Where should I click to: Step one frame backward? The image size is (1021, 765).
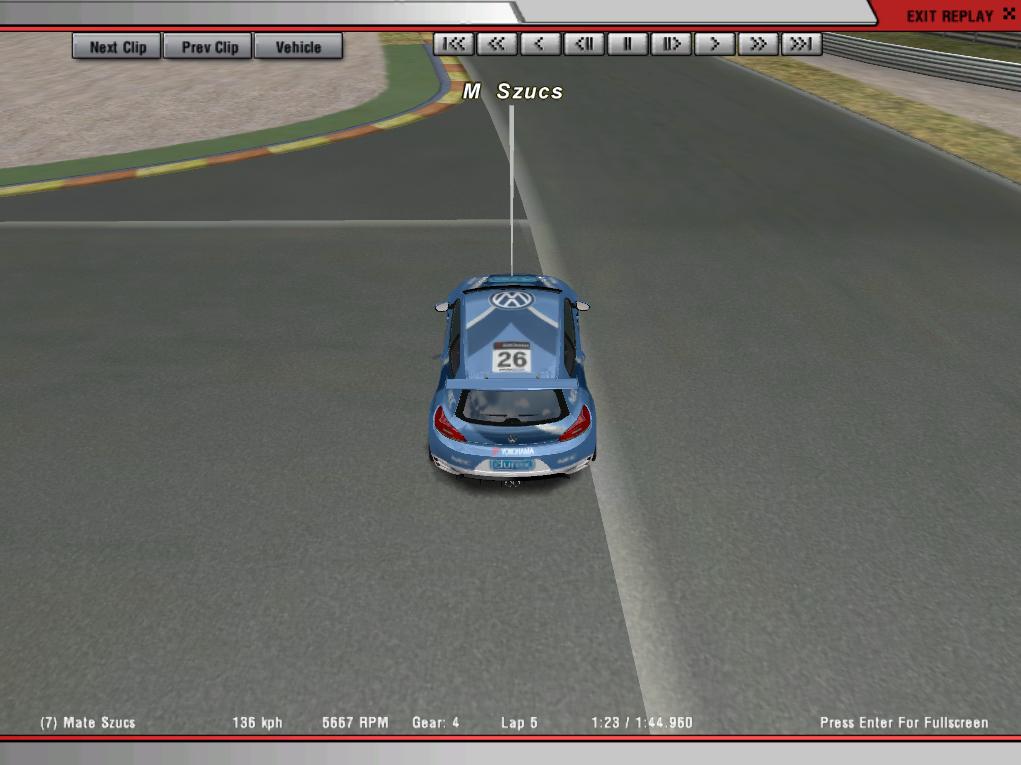tap(584, 44)
